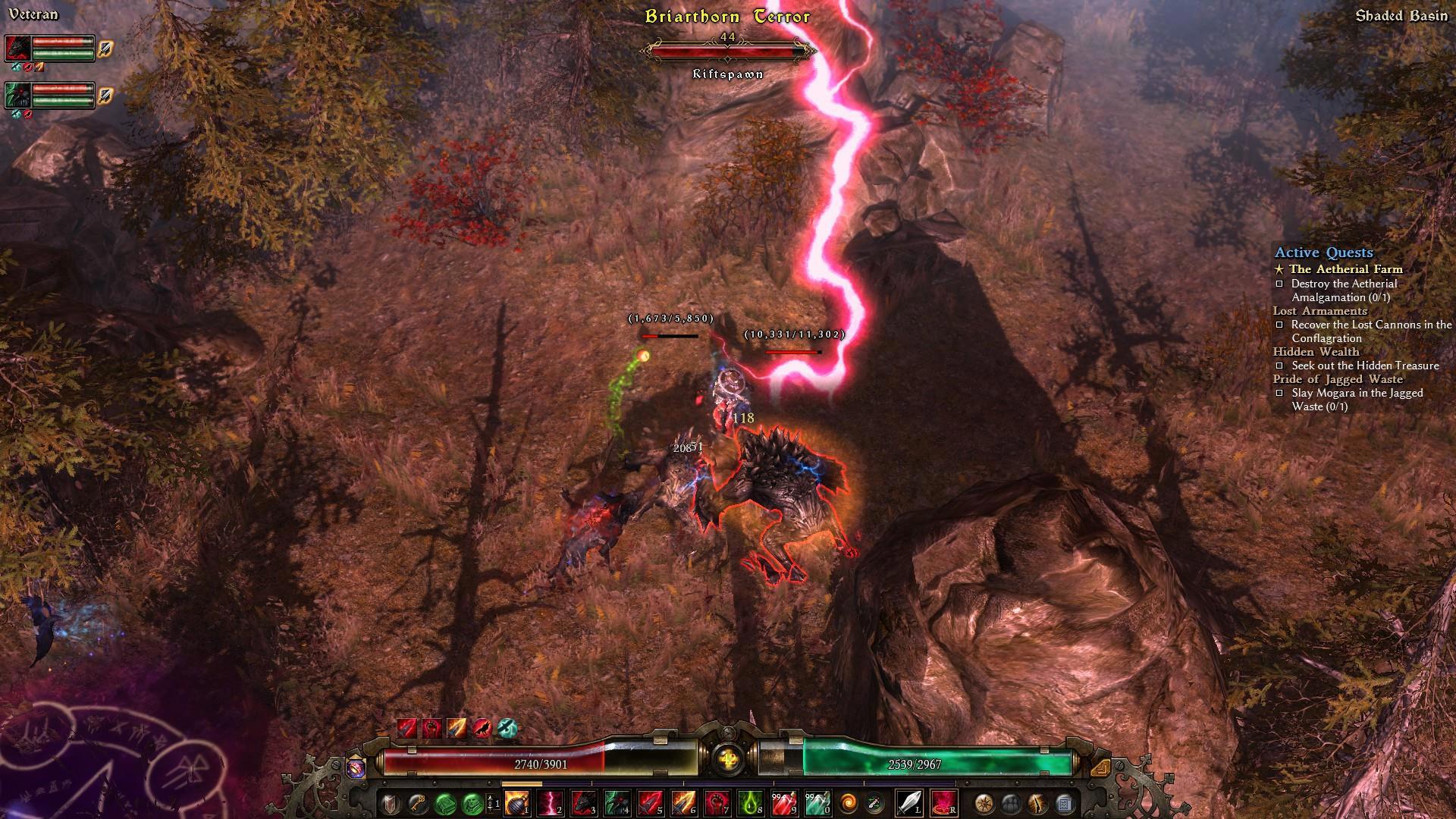
Task: Summon the hellhound with slot 3
Action: tap(583, 802)
